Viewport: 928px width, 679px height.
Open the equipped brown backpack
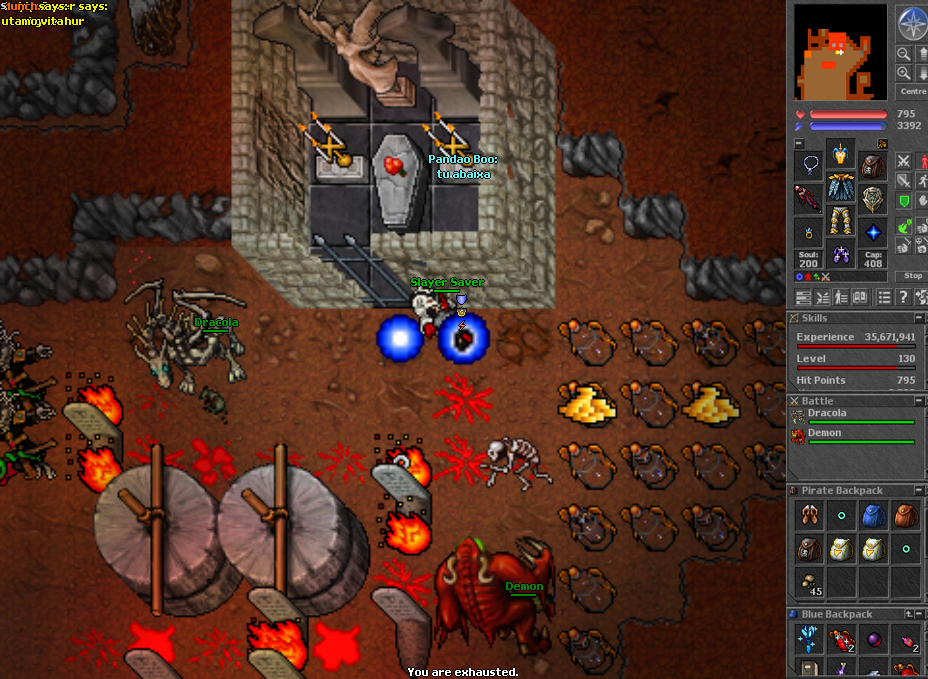tap(873, 165)
